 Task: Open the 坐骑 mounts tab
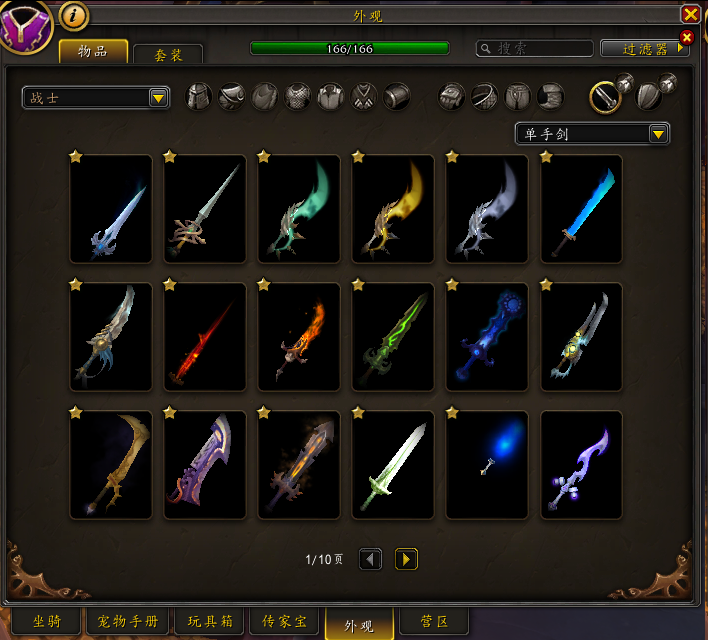pyautogui.click(x=47, y=622)
